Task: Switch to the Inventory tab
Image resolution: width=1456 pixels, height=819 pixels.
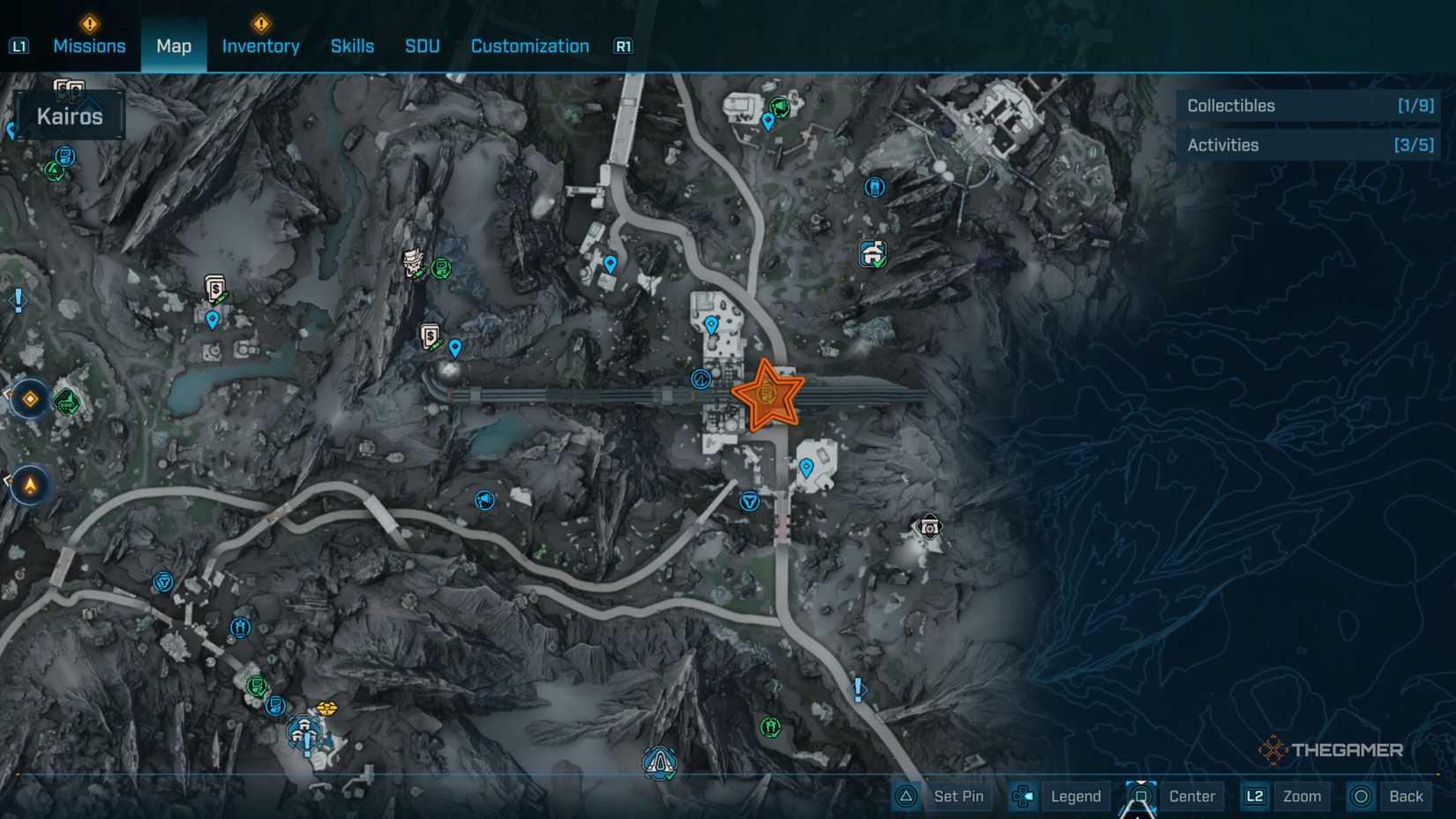Action: 260,46
